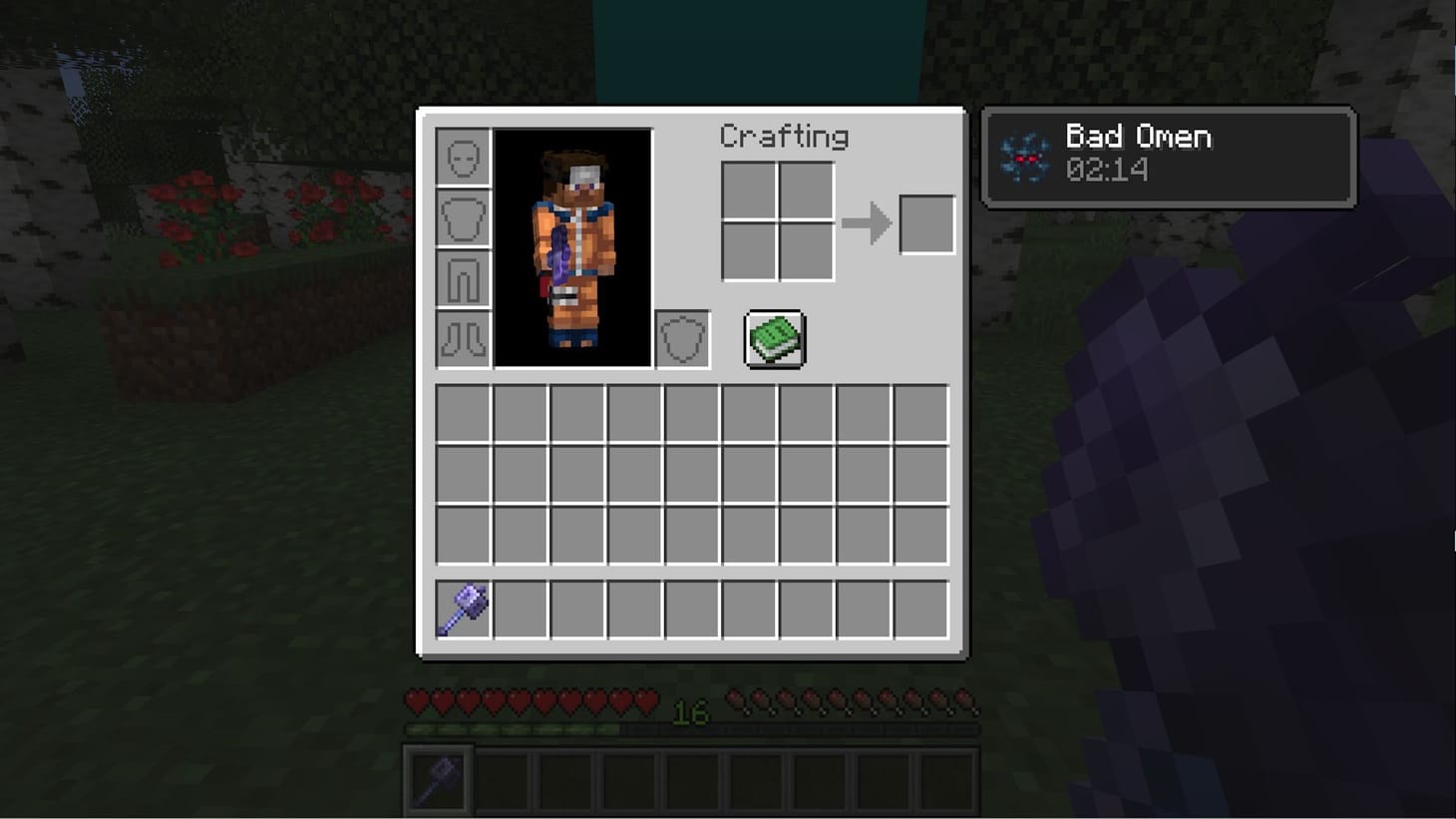The width and height of the screenshot is (1456, 819).
Task: Click the bottom-right crafting grid slot
Action: pyautogui.click(x=808, y=249)
